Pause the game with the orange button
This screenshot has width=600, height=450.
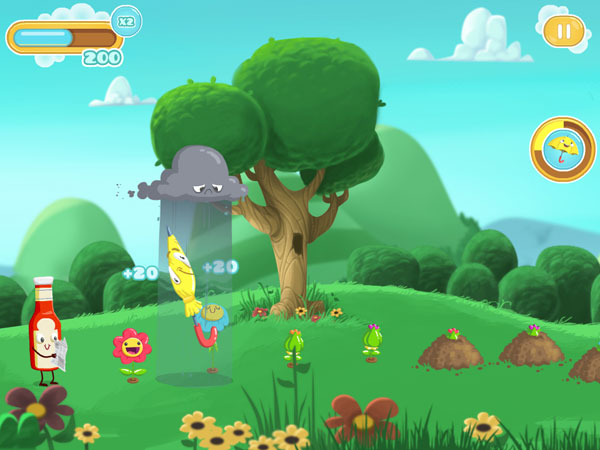[x=564, y=31]
